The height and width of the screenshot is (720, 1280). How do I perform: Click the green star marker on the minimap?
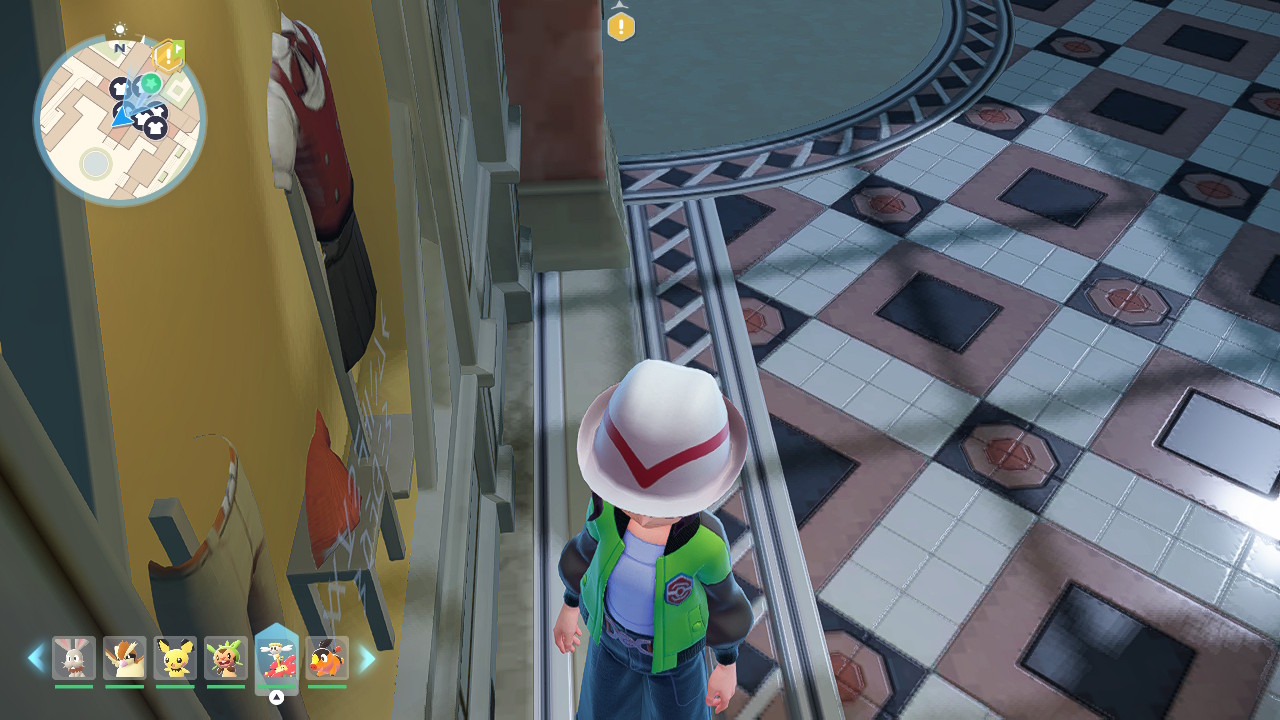(x=151, y=83)
